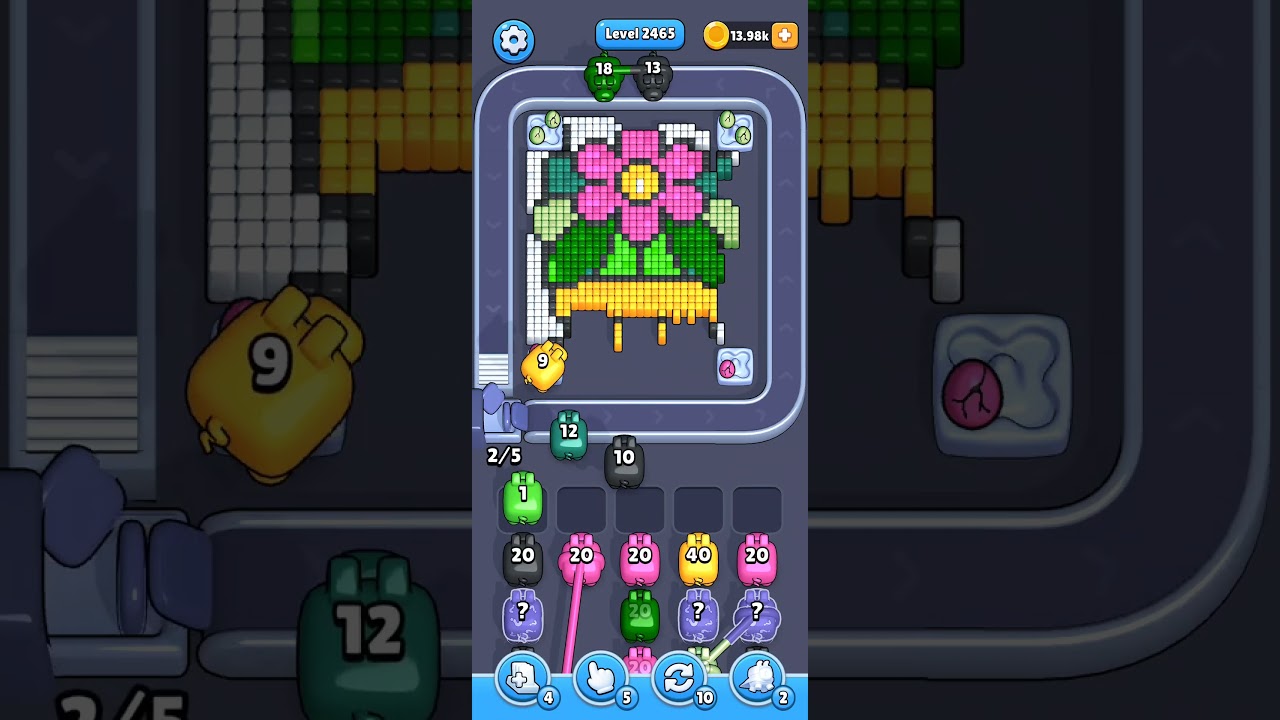Screen dimensions: 1280x720
Task: Pick the pink thread bot numbered 20
Action: [581, 556]
